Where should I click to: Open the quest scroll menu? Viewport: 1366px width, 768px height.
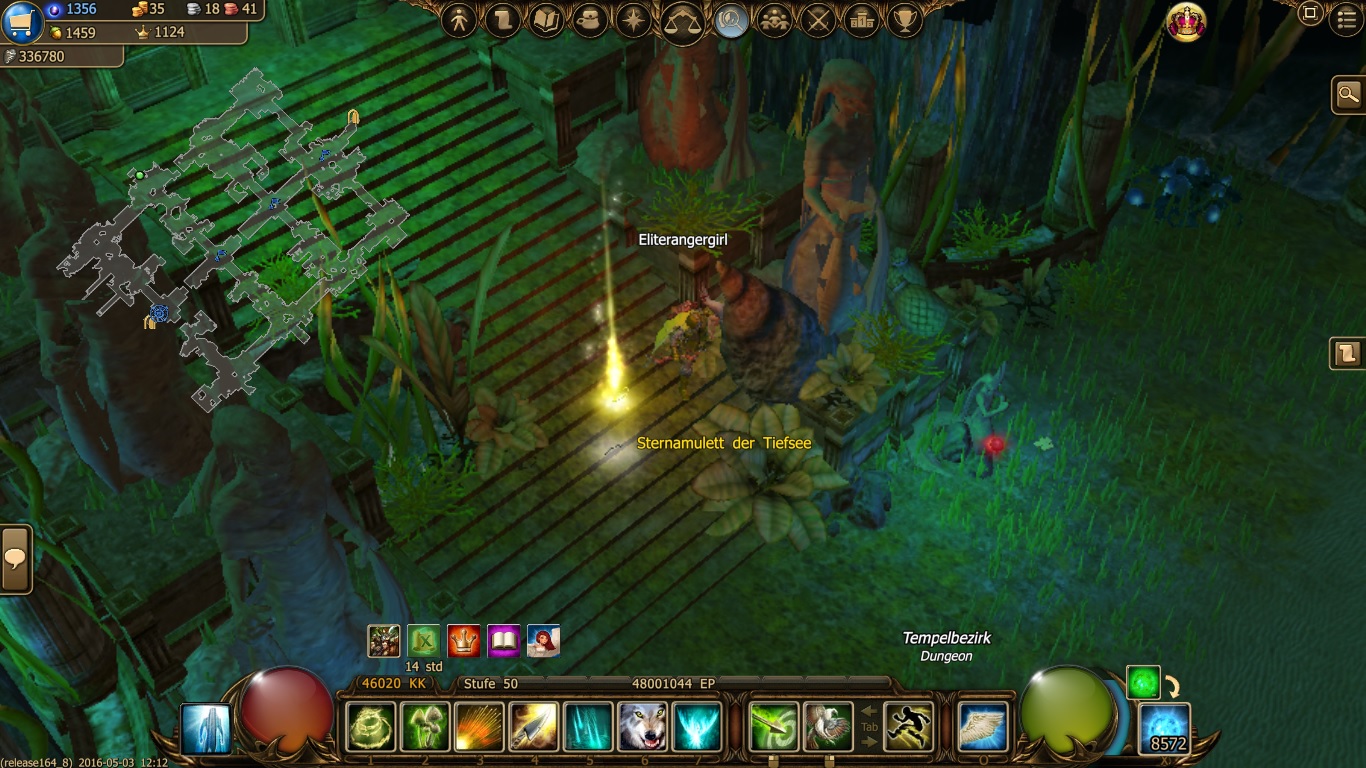pos(503,21)
